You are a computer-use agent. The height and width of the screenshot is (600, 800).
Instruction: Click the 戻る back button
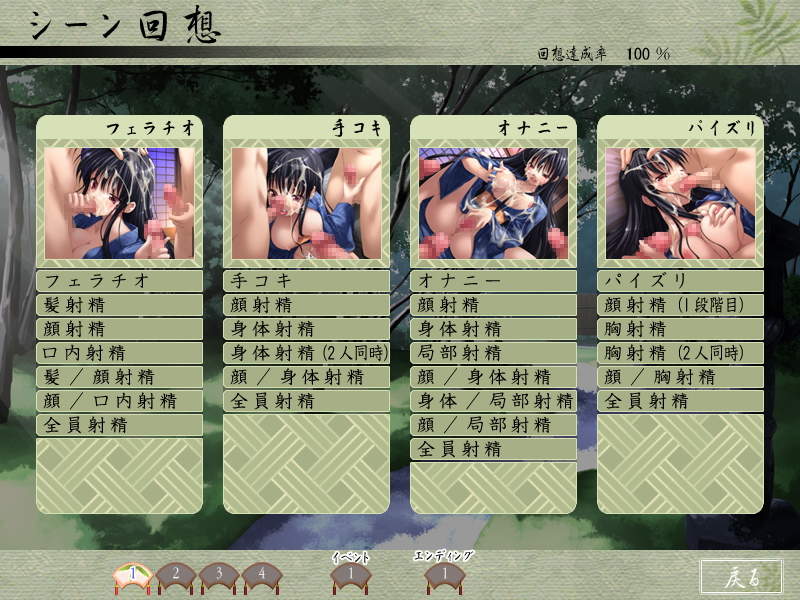[x=741, y=575]
